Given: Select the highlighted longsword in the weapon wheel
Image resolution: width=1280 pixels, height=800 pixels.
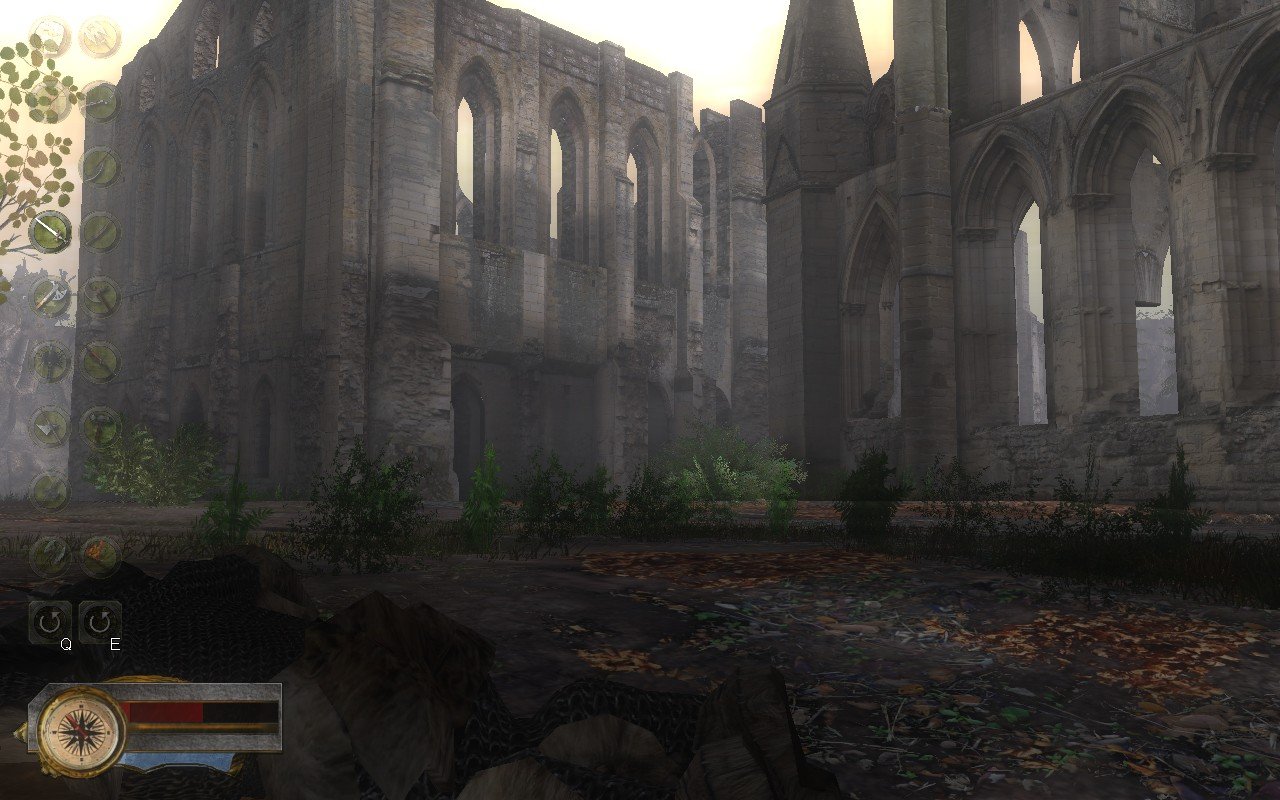Looking at the screenshot, I should coord(50,230).
